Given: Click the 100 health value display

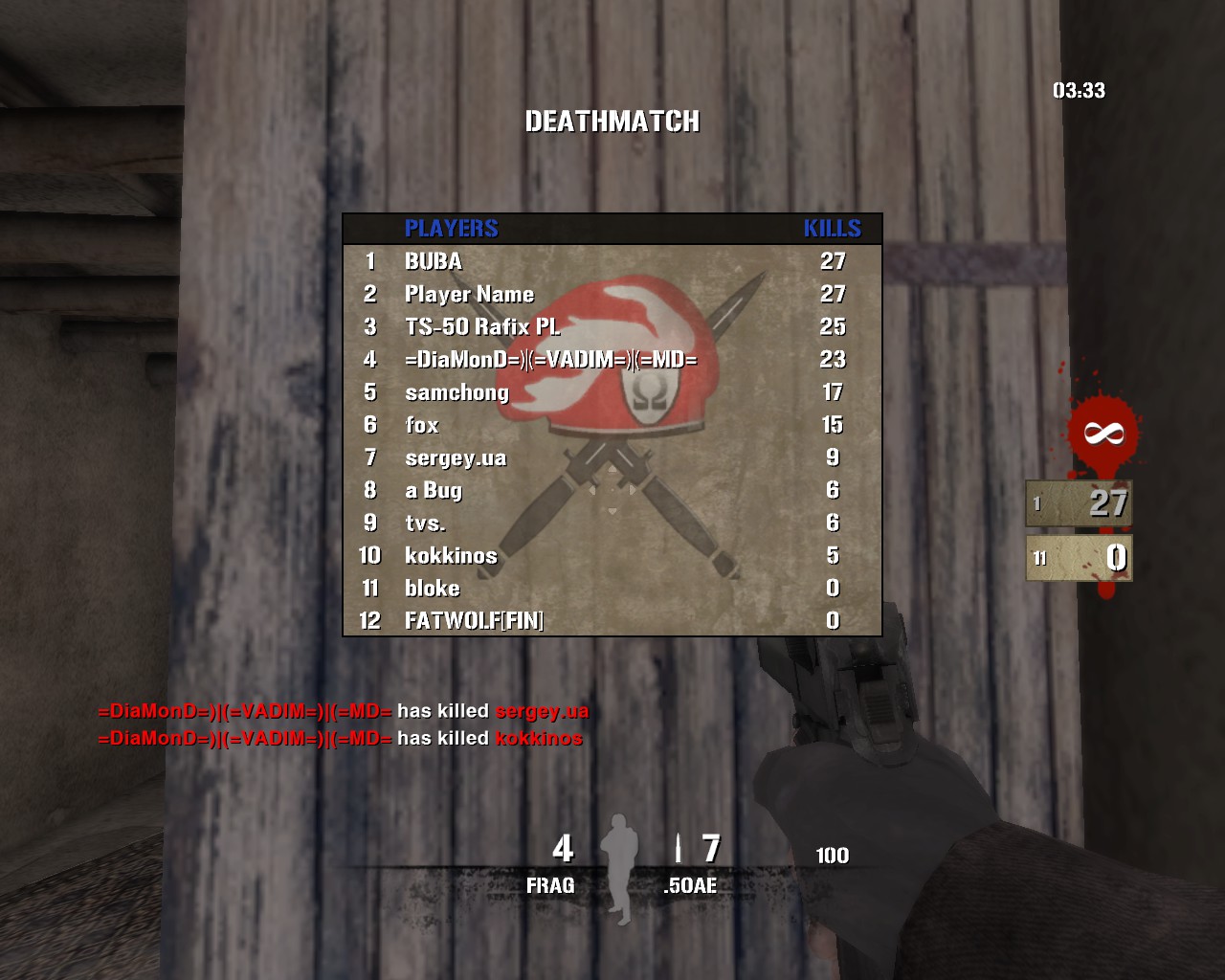Looking at the screenshot, I should click(x=832, y=854).
